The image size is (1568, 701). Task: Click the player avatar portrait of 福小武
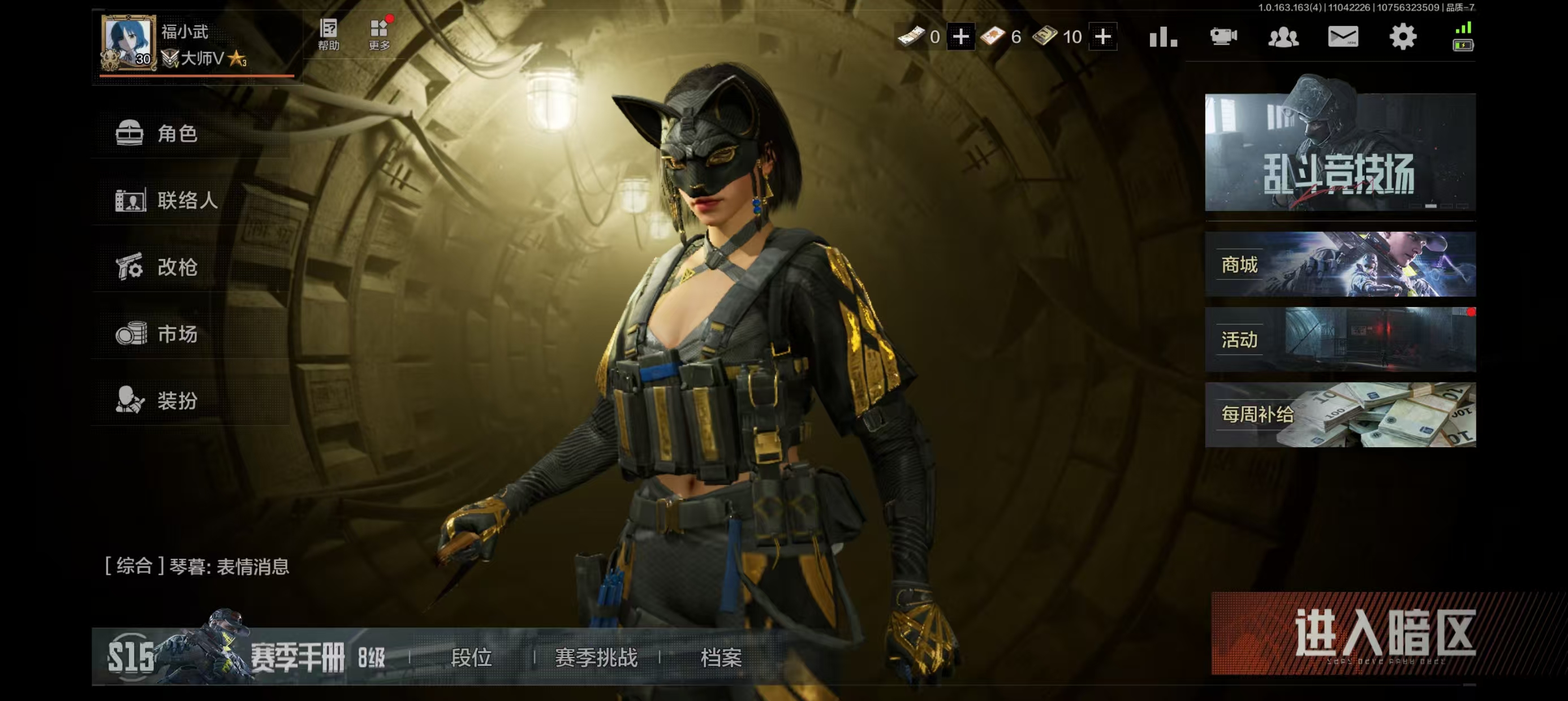pos(128,42)
